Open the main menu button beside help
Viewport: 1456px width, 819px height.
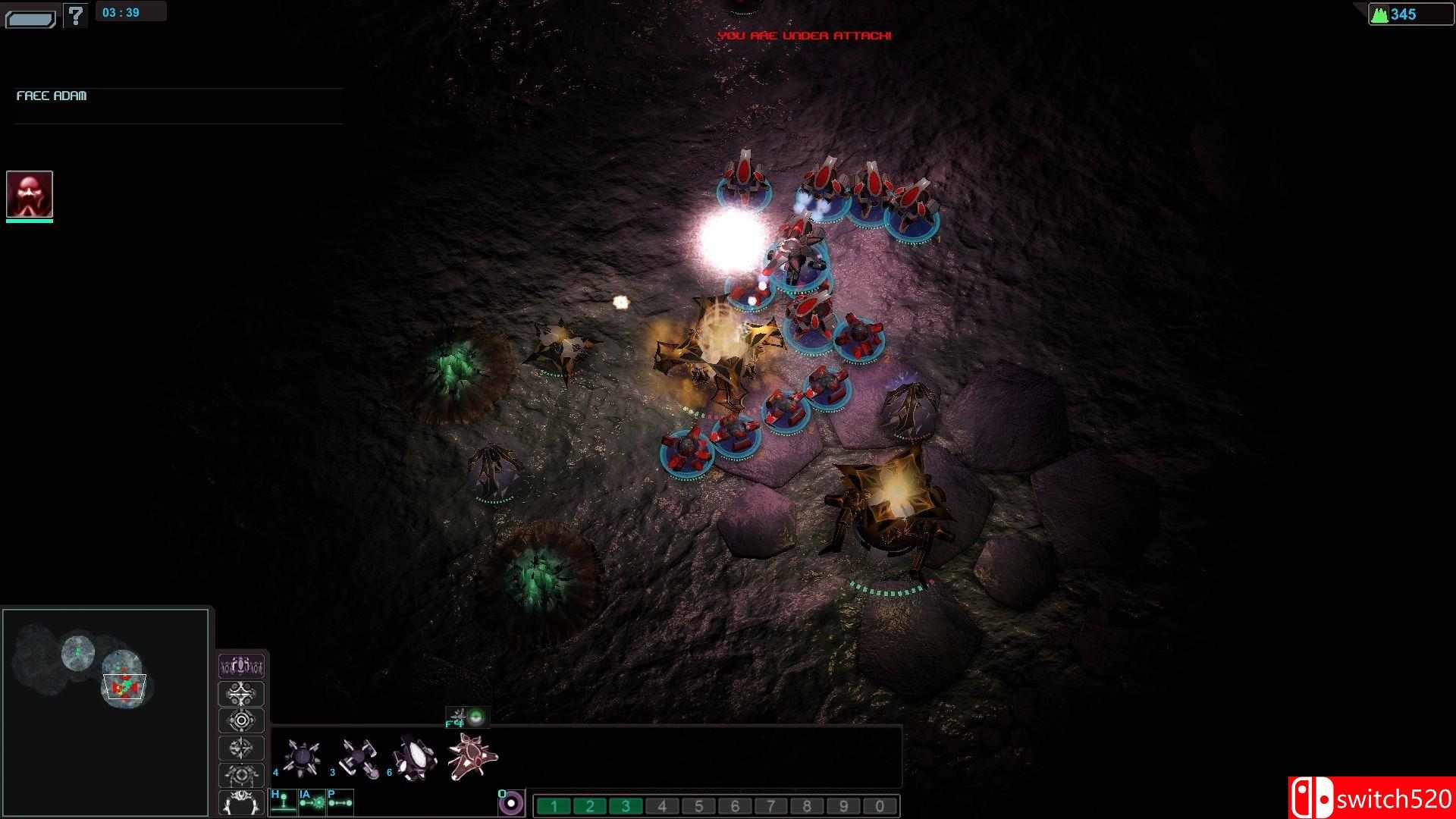tap(30, 18)
